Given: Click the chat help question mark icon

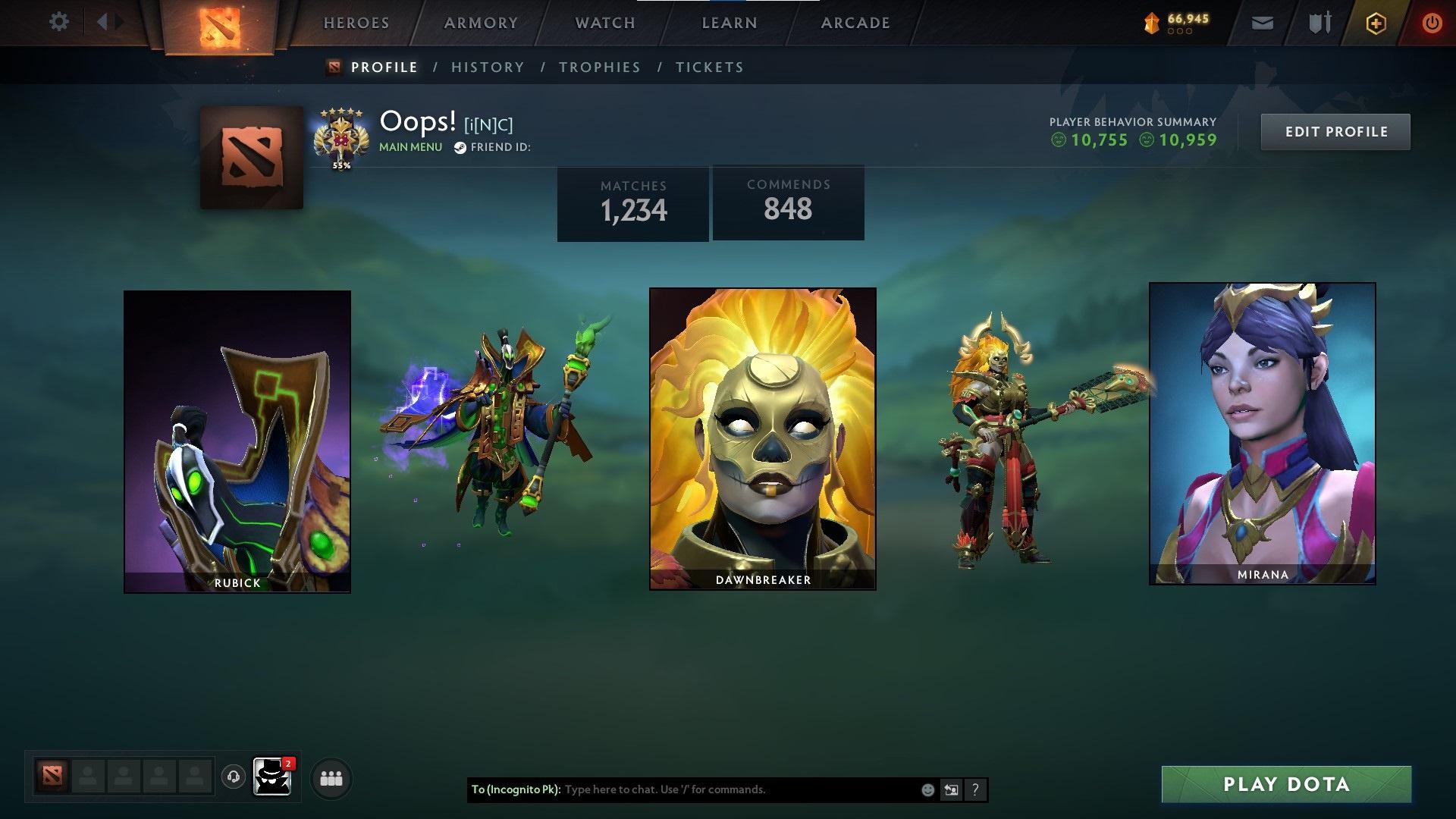Looking at the screenshot, I should coord(975,789).
